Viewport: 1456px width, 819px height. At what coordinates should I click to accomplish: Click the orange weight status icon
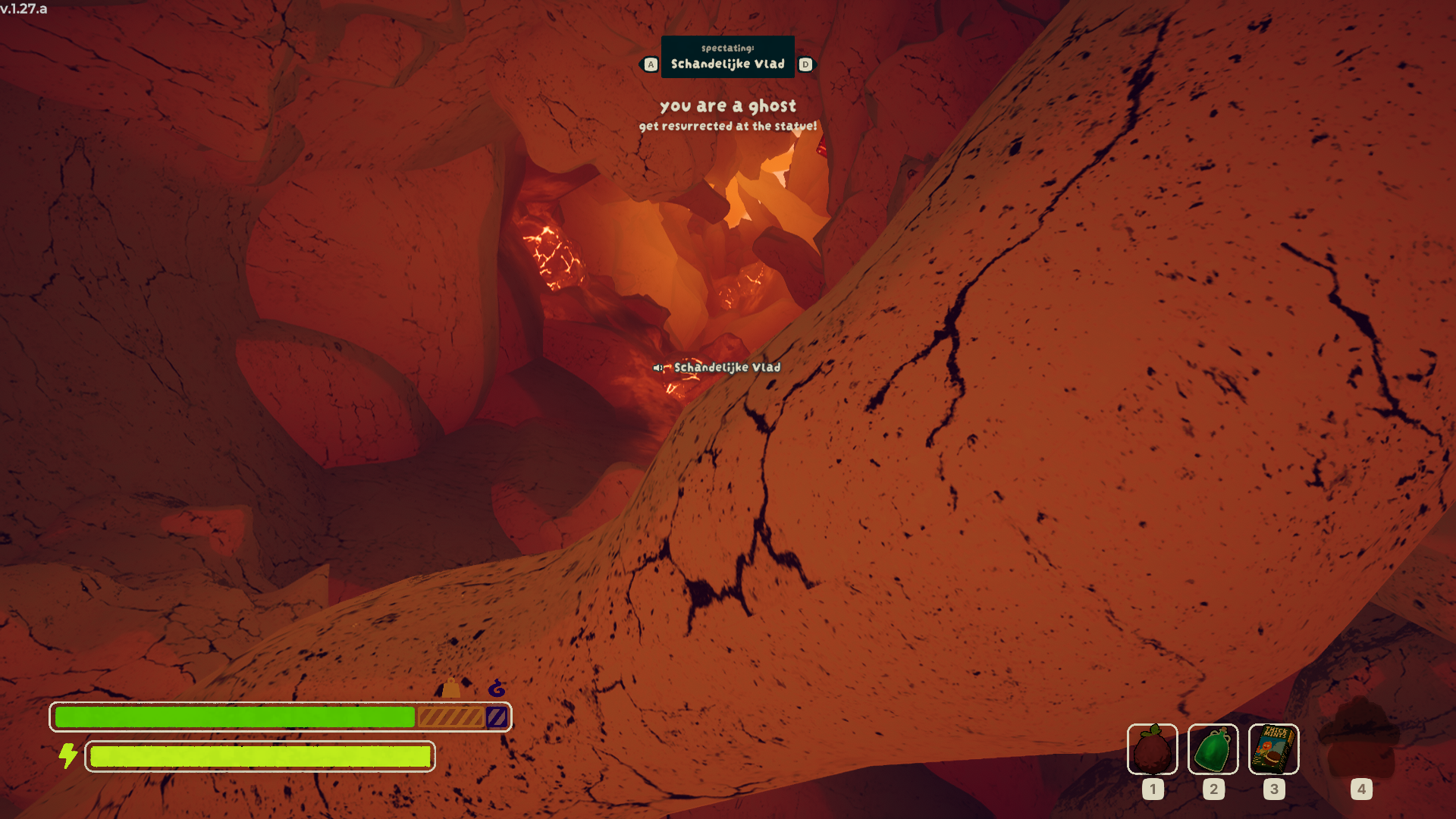(451, 688)
